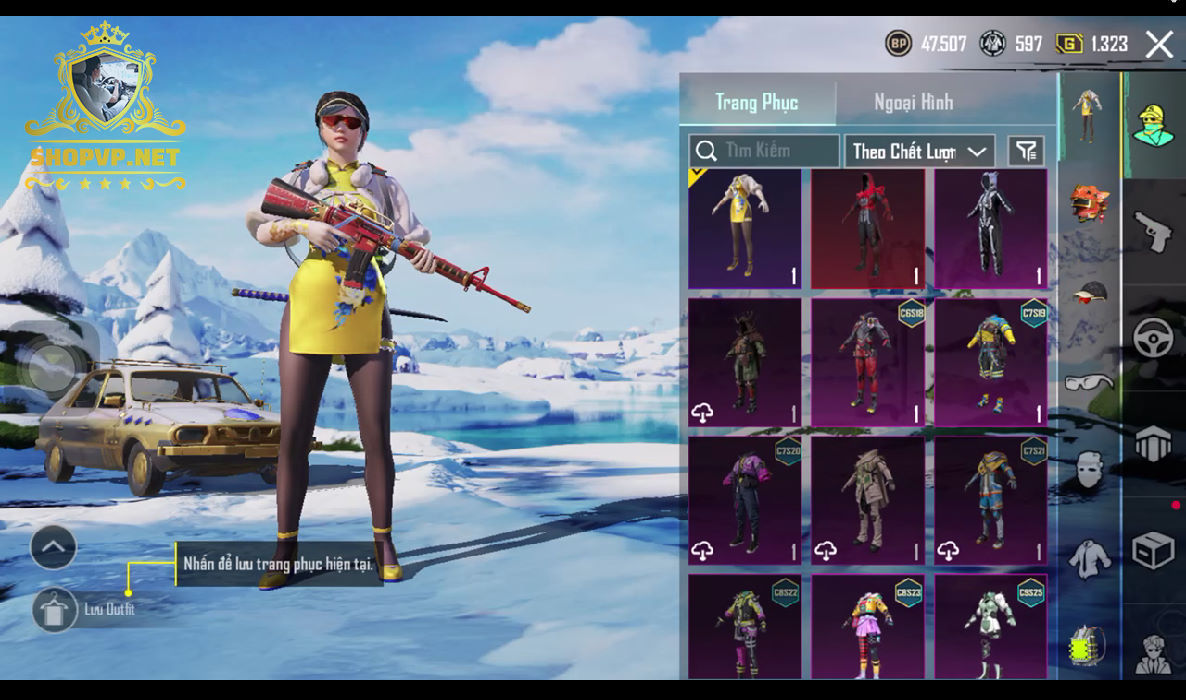The width and height of the screenshot is (1186, 700).
Task: Pick the black and white skeleton suit
Action: tap(990, 229)
